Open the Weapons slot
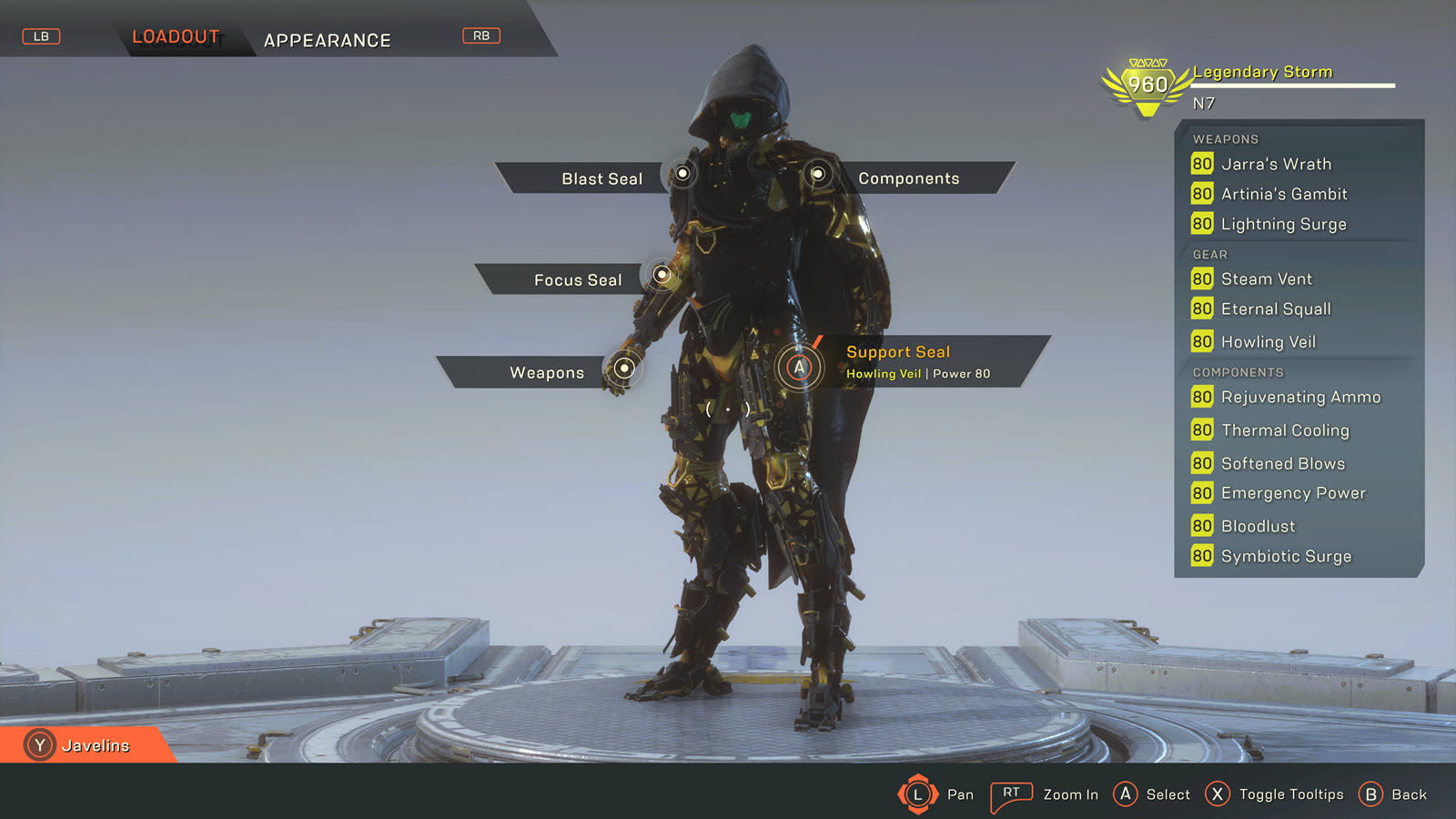Screen dimensions: 1456x819 547,372
